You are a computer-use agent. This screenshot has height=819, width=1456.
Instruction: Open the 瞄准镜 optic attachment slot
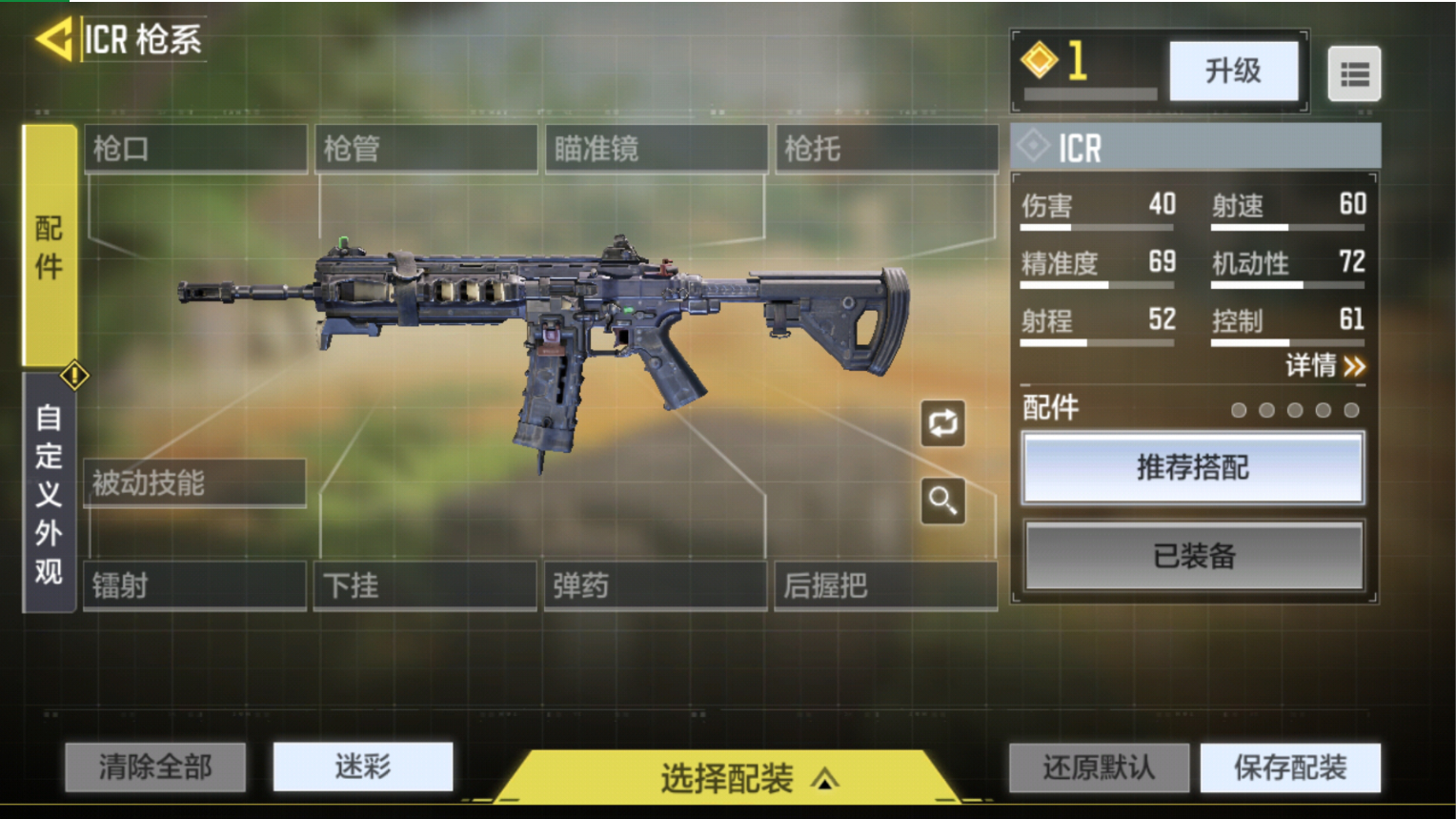[x=656, y=148]
